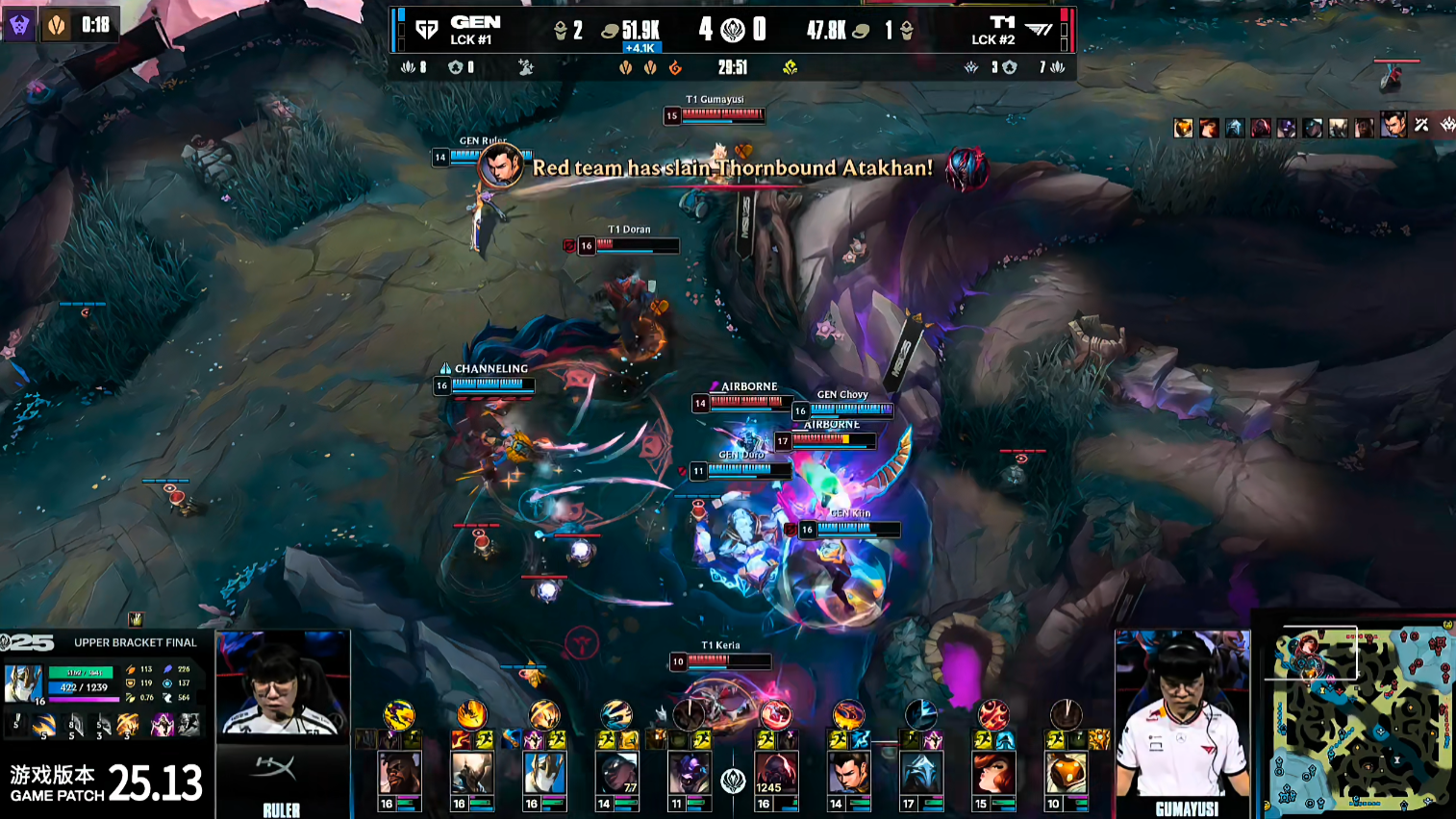Click the minimap in the corner
The image size is (1456, 819).
tap(1357, 718)
